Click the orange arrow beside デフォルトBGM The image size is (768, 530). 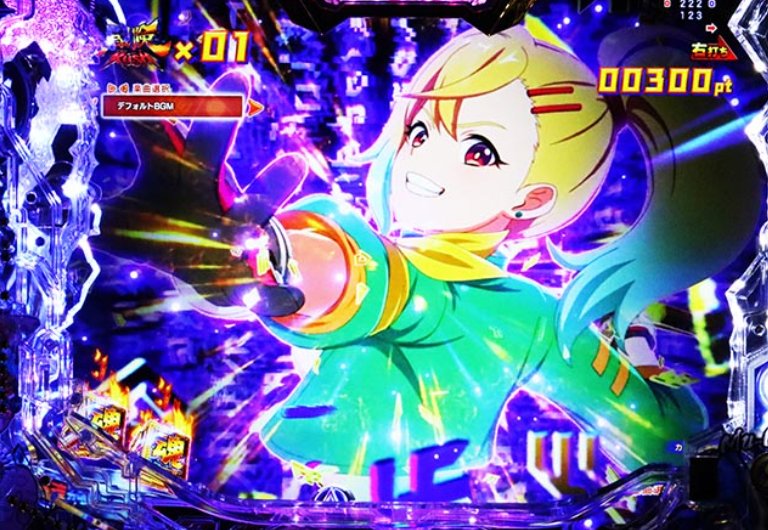pyautogui.click(x=256, y=106)
